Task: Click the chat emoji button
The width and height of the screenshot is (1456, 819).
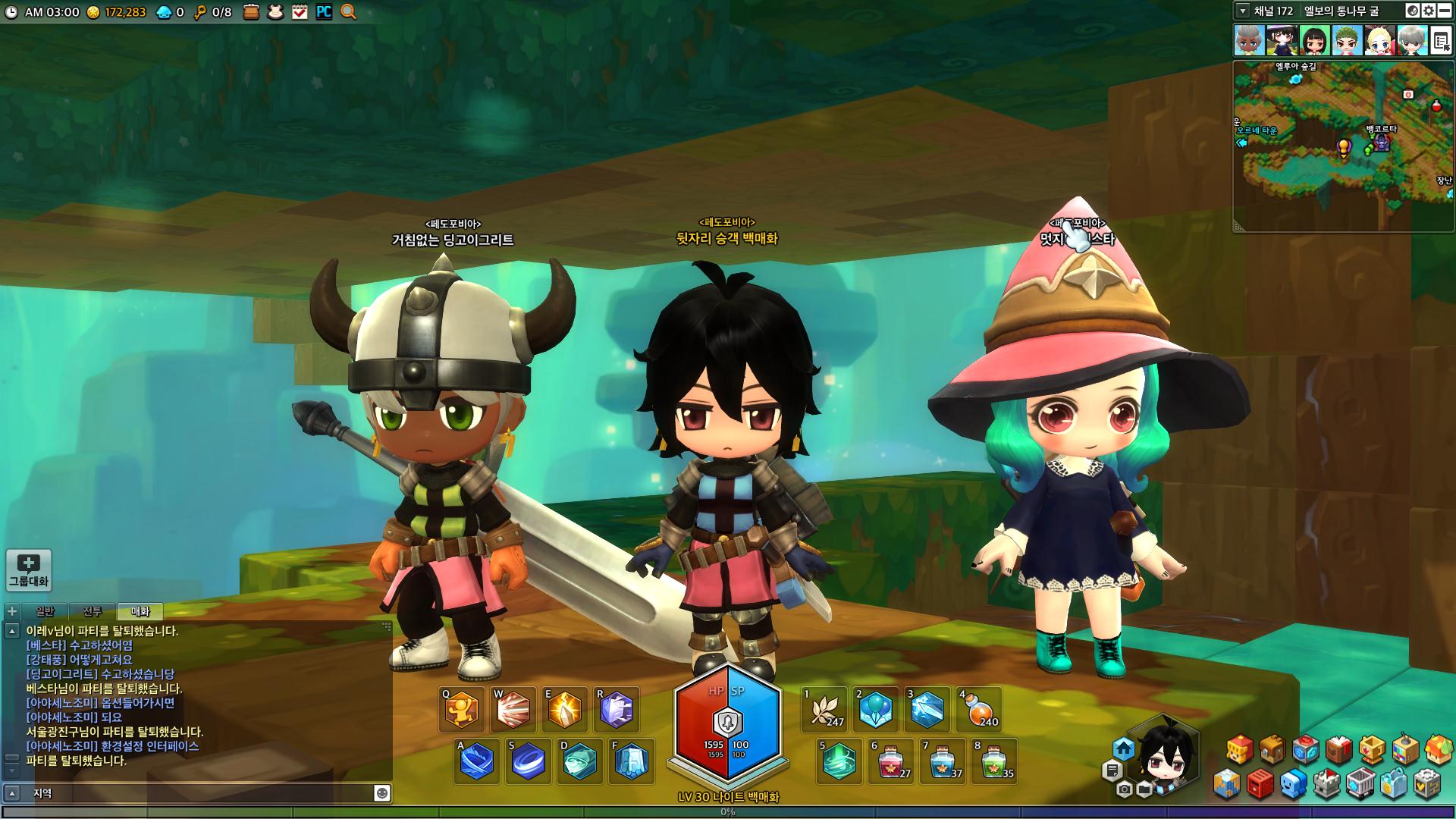Action: point(382,792)
